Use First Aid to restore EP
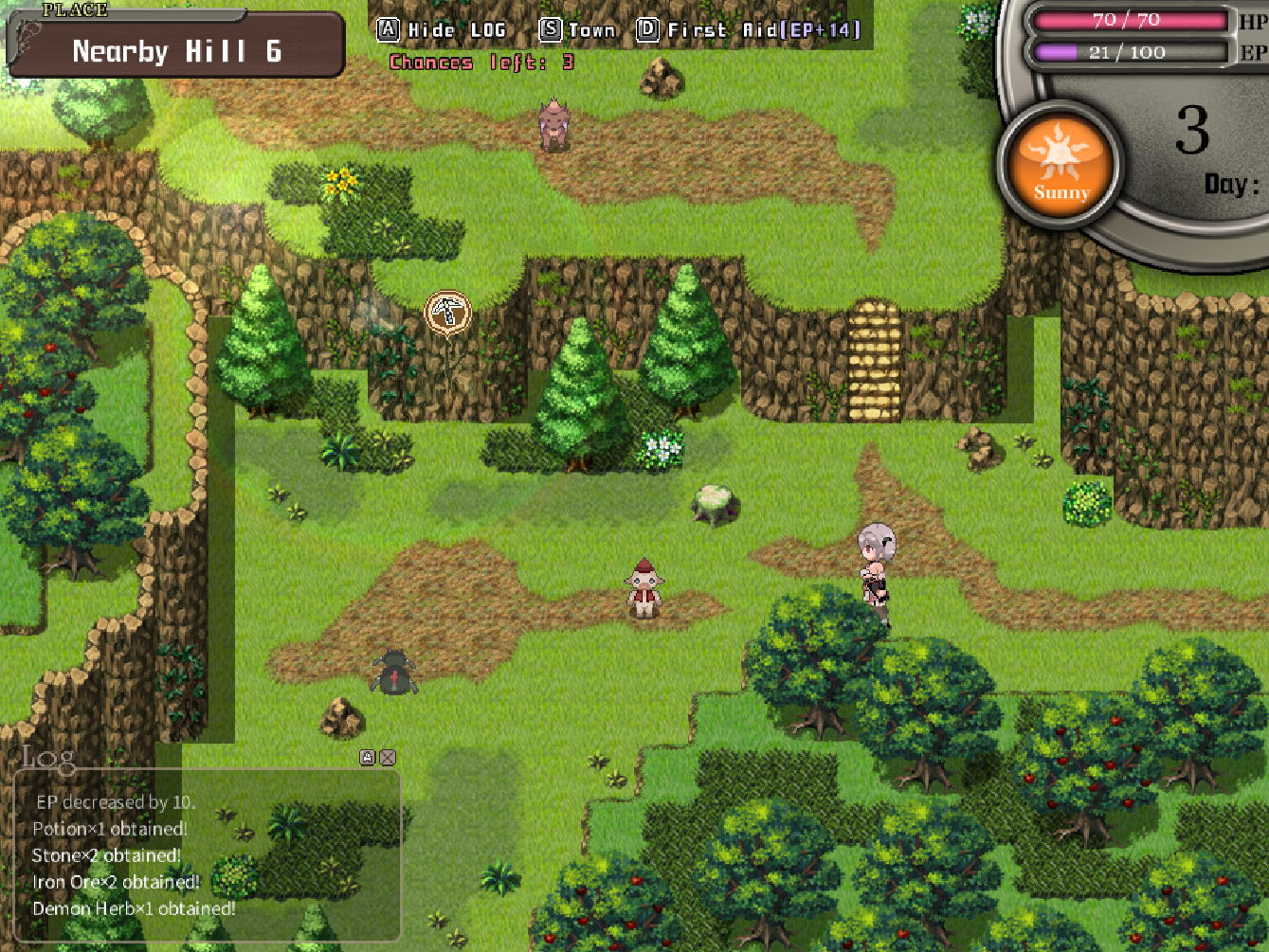Viewport: 1269px width, 952px height. pos(749,30)
